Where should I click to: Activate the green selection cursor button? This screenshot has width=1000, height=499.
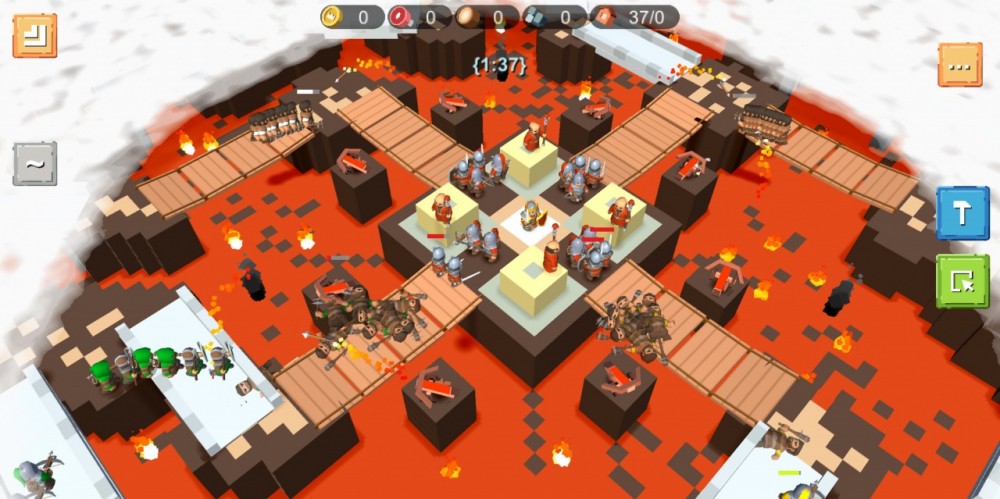coord(962,281)
